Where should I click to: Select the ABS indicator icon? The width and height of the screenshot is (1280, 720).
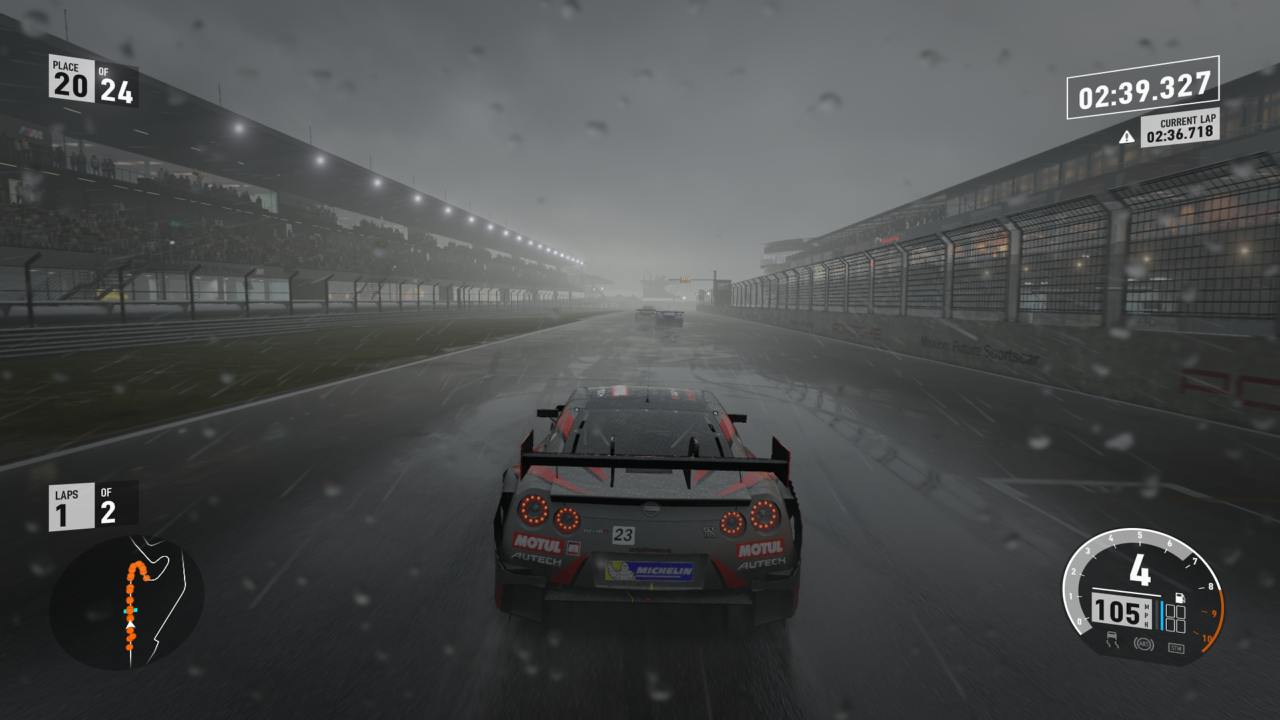point(1142,645)
